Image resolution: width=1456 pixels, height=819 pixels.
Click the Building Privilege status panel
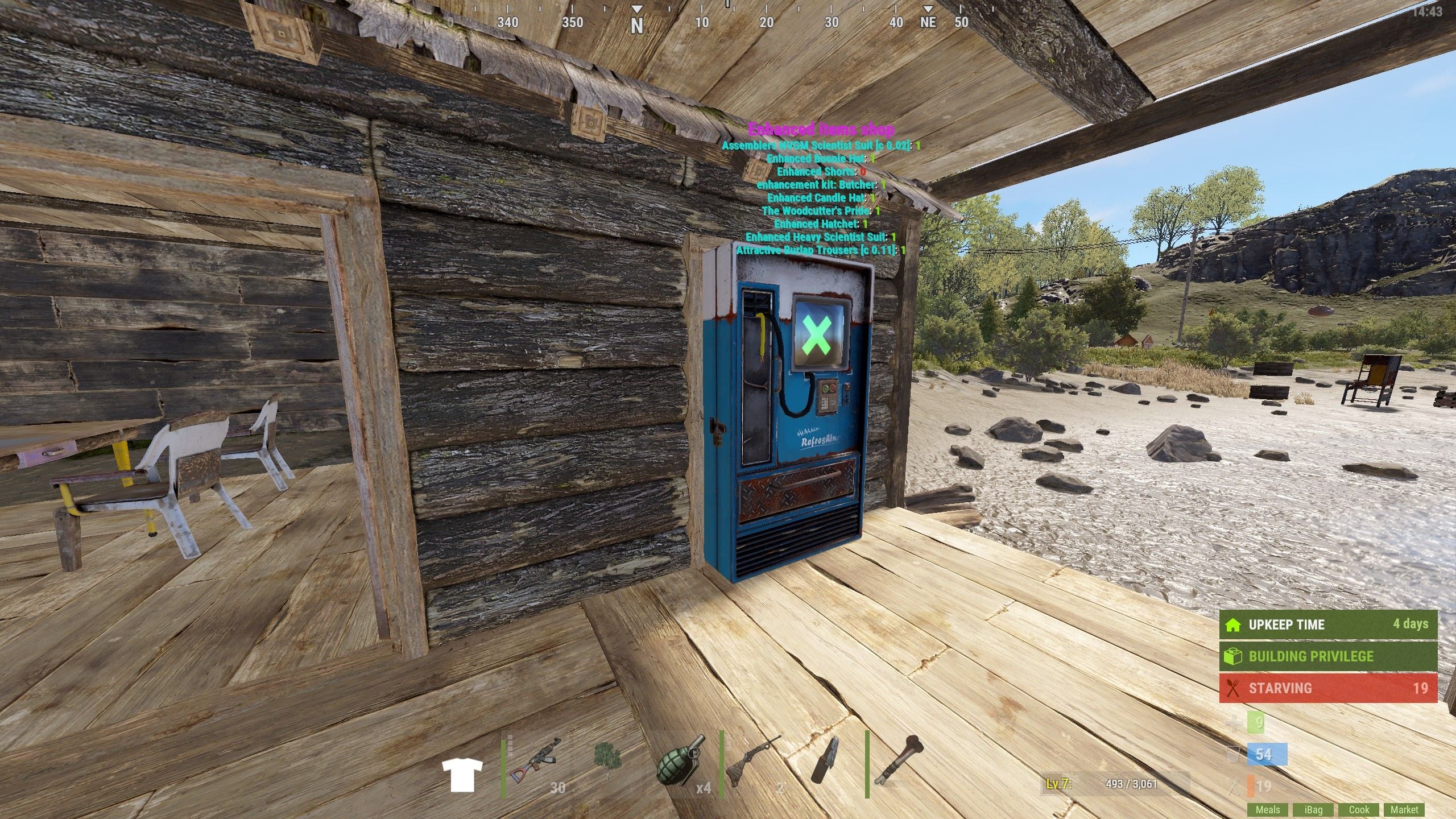point(1328,656)
